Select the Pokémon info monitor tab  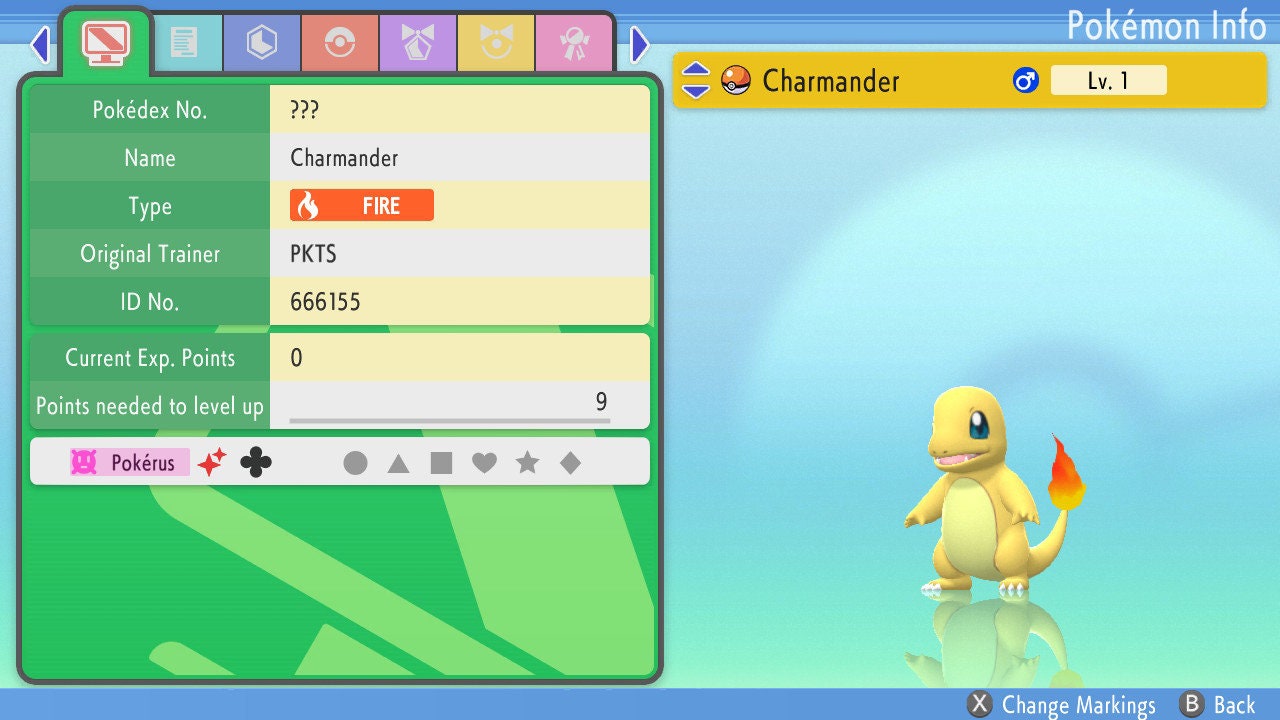105,41
